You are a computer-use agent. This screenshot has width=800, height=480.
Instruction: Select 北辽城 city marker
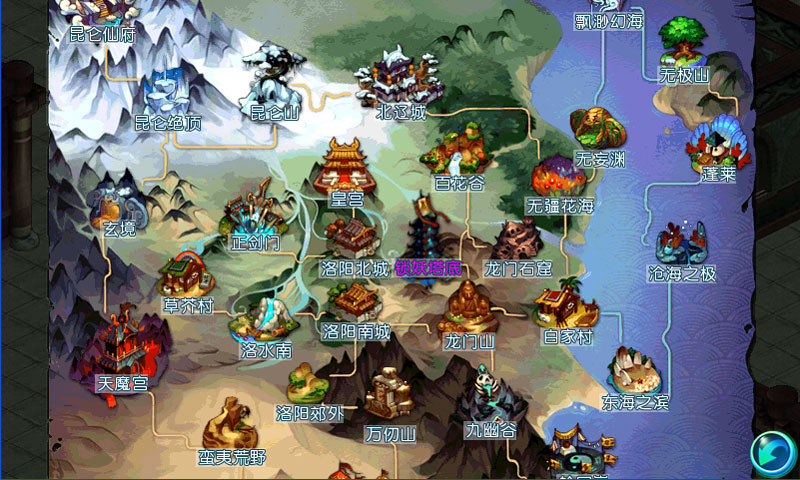click(x=400, y=80)
